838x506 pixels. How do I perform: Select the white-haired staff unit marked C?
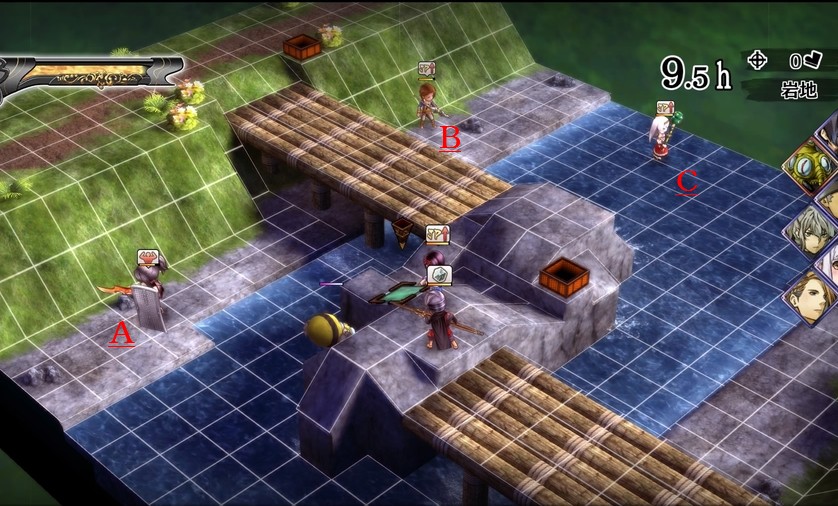[x=660, y=138]
